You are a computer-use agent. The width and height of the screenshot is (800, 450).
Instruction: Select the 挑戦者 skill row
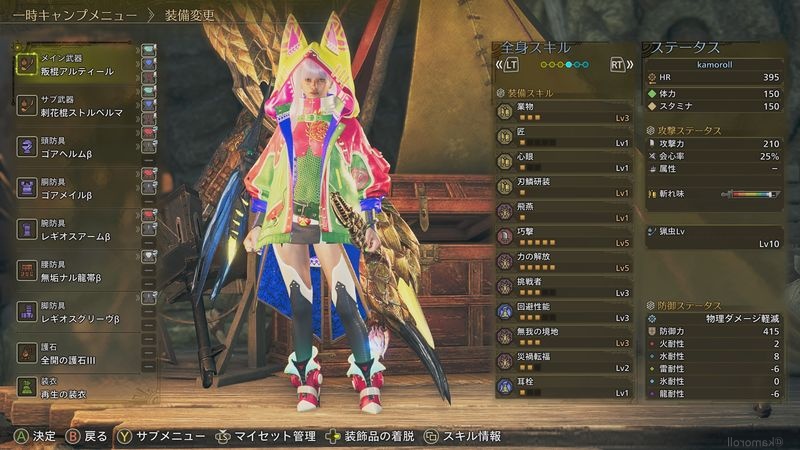[564, 287]
